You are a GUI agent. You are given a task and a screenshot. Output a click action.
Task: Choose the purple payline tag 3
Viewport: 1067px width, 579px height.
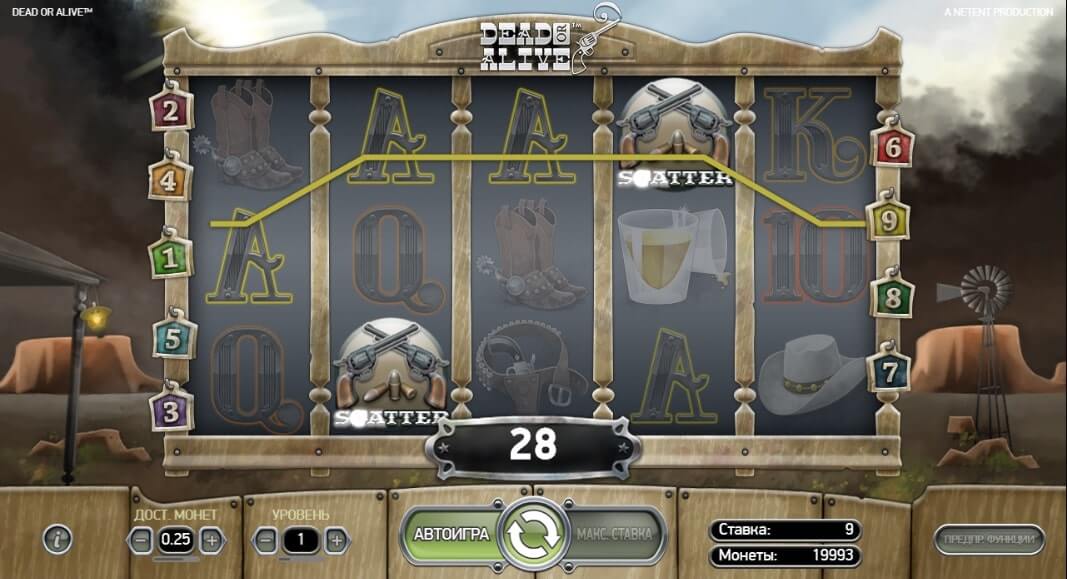pyautogui.click(x=171, y=410)
